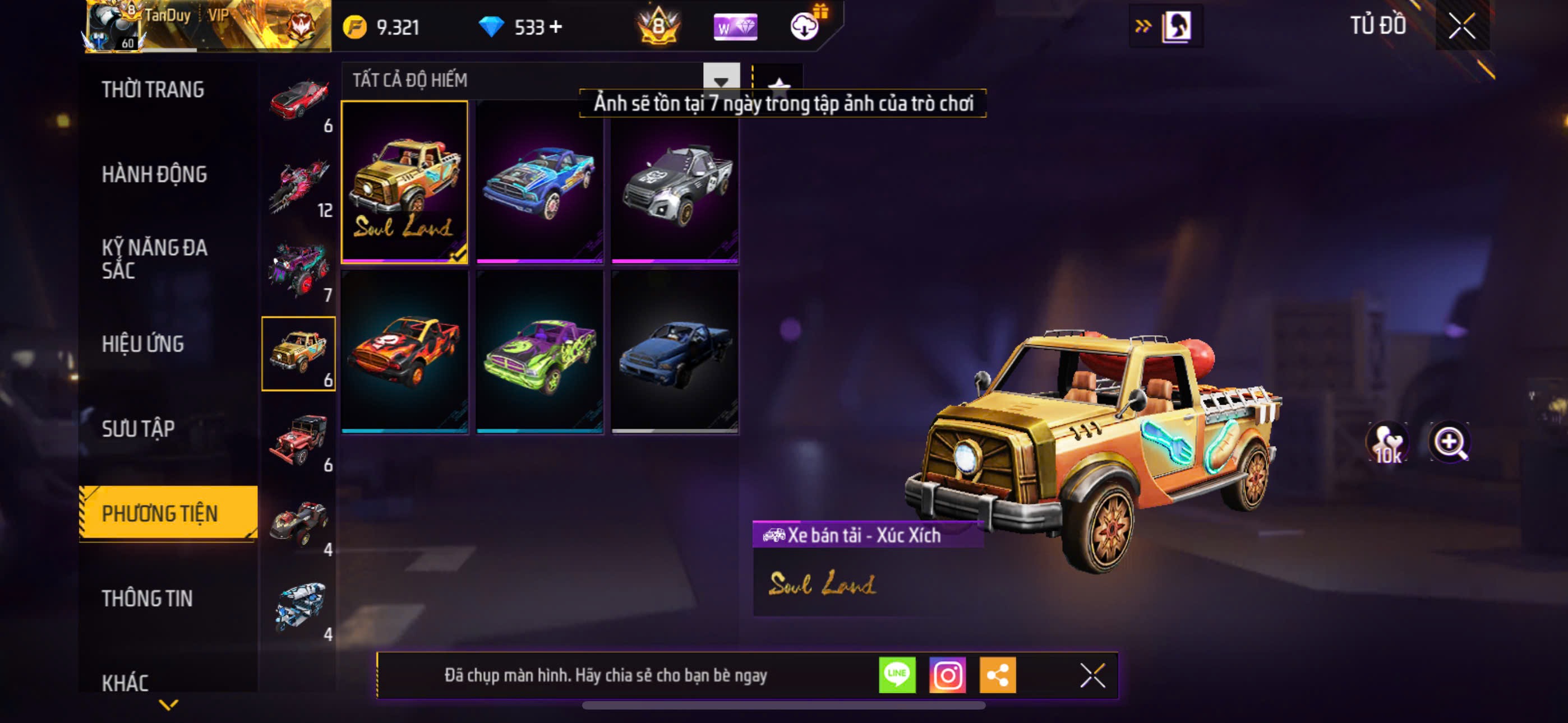Image resolution: width=1568 pixels, height=723 pixels.
Task: Pick the silver gray pickup truck skin
Action: (x=675, y=182)
